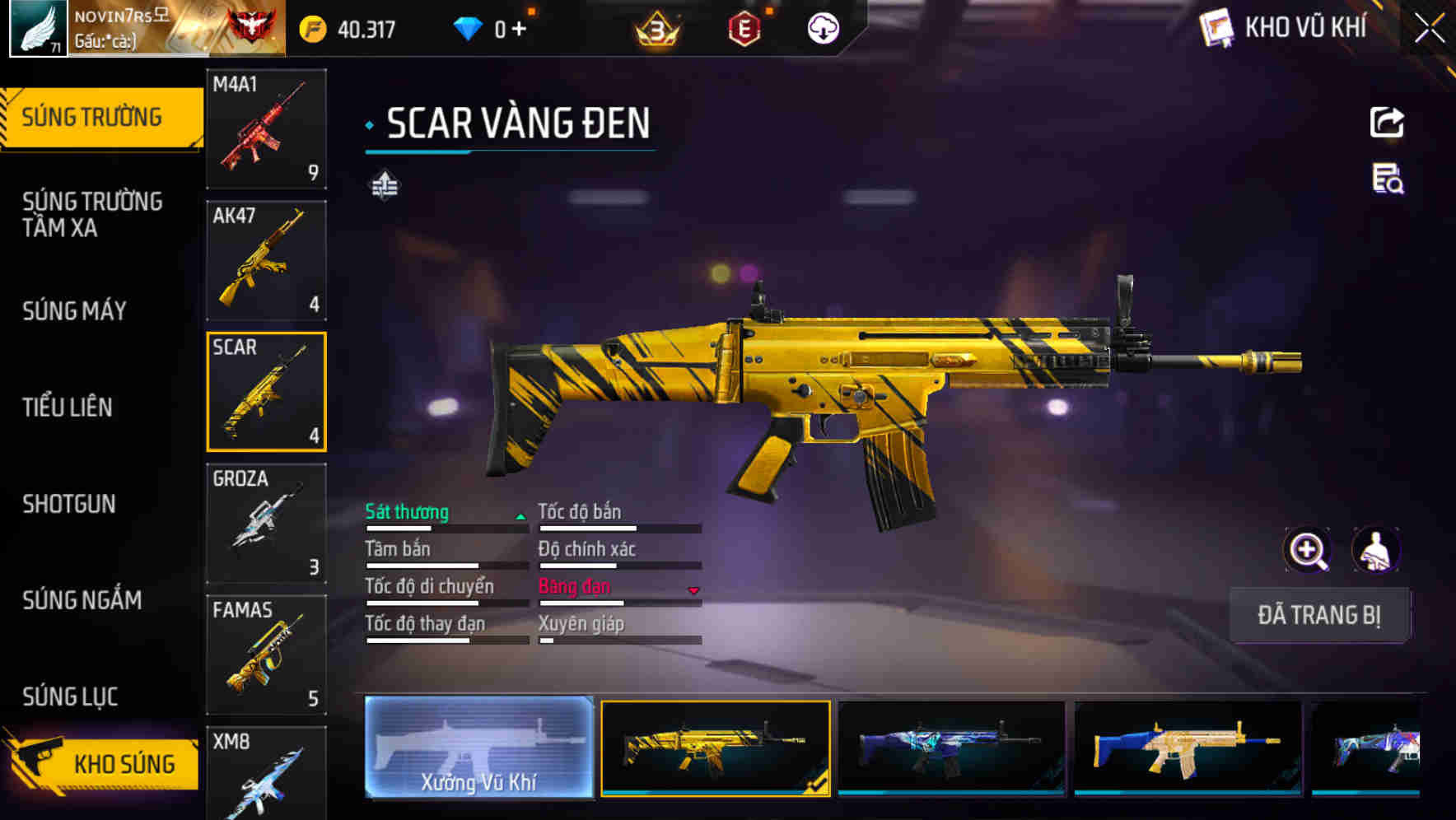
Task: Zoom in on the weapon with magnifier icon
Action: (1307, 550)
